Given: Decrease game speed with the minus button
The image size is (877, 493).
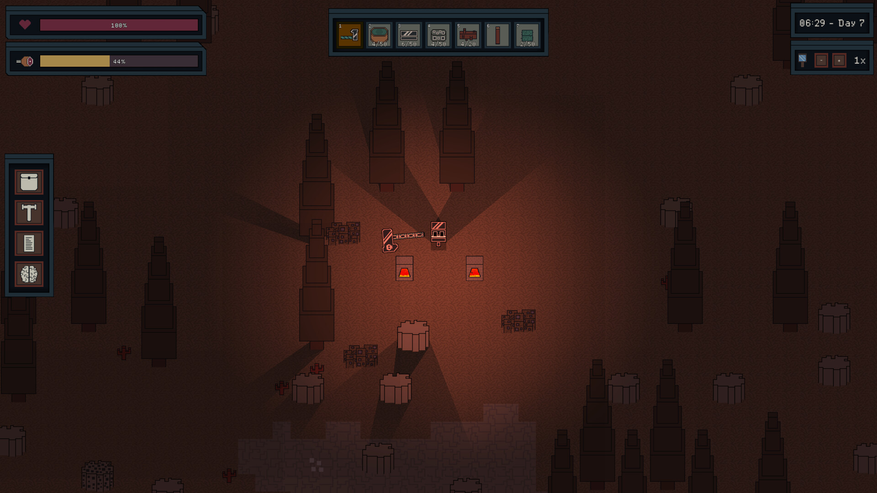Looking at the screenshot, I should pyautogui.click(x=820, y=60).
